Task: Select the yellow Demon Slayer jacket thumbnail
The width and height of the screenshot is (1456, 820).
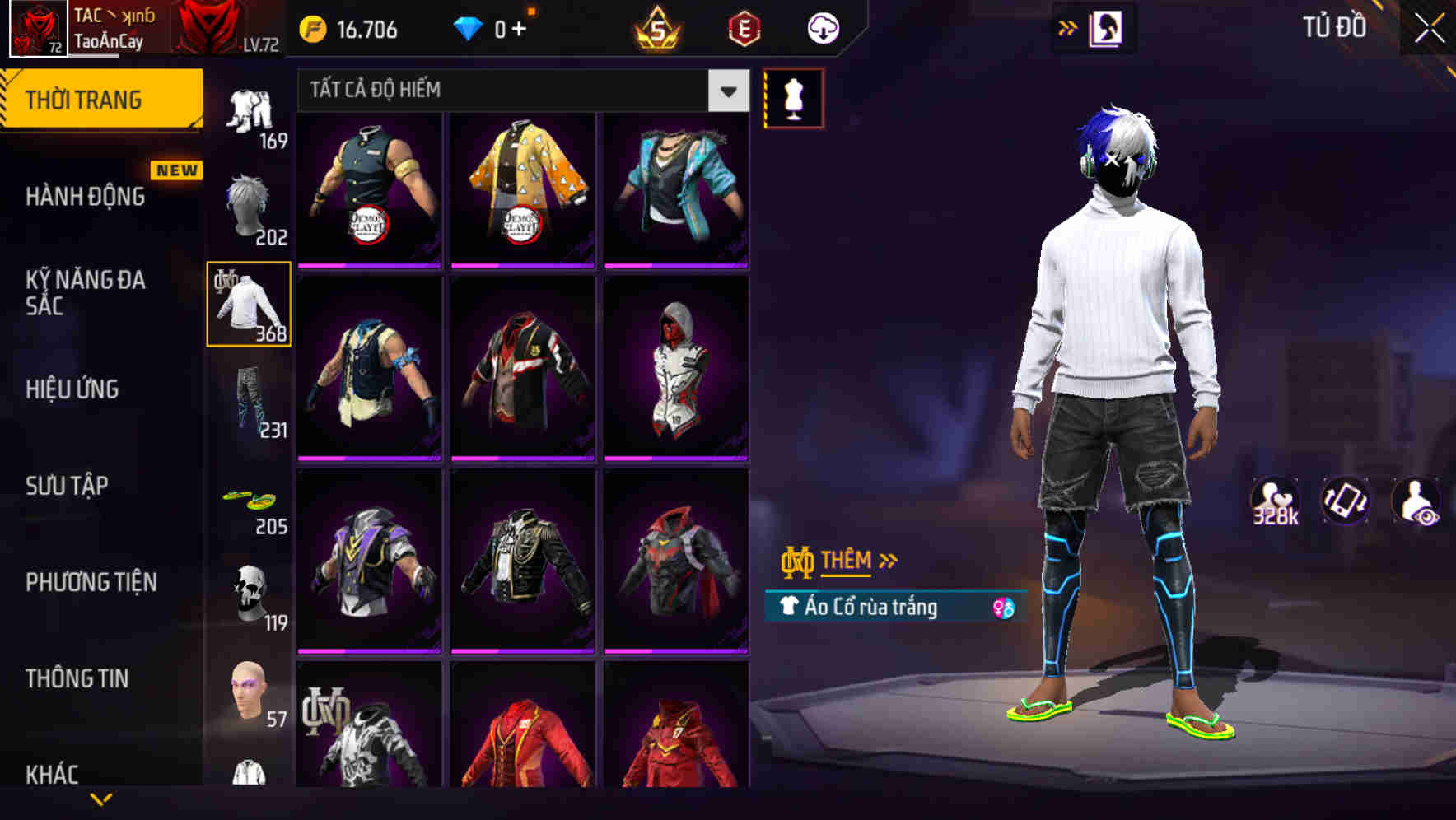Action: pyautogui.click(x=525, y=189)
